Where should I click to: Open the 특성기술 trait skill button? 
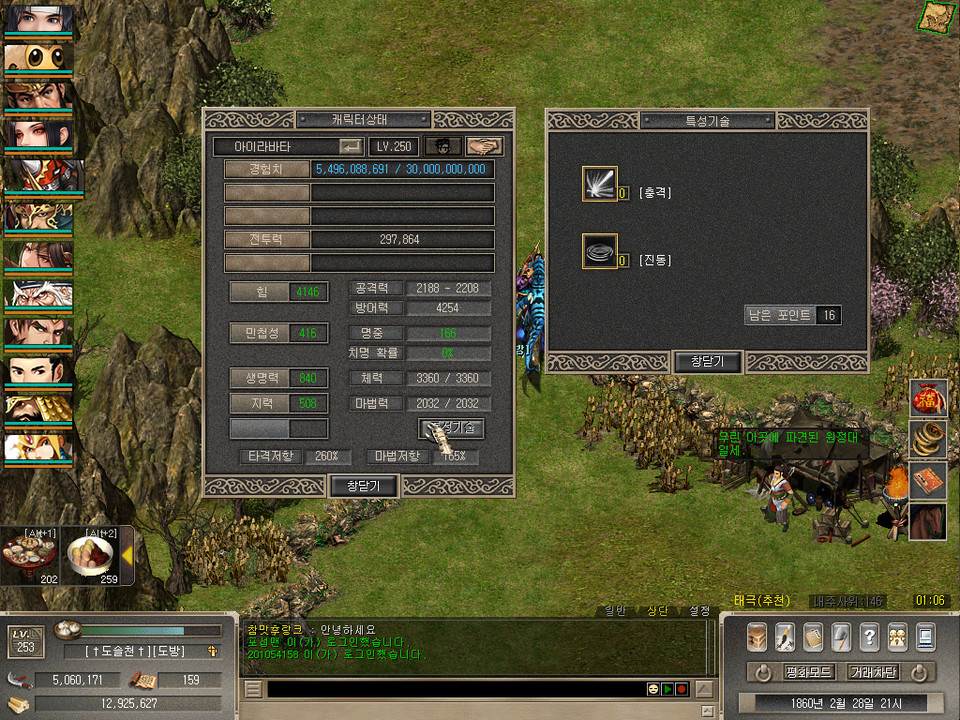(x=451, y=428)
